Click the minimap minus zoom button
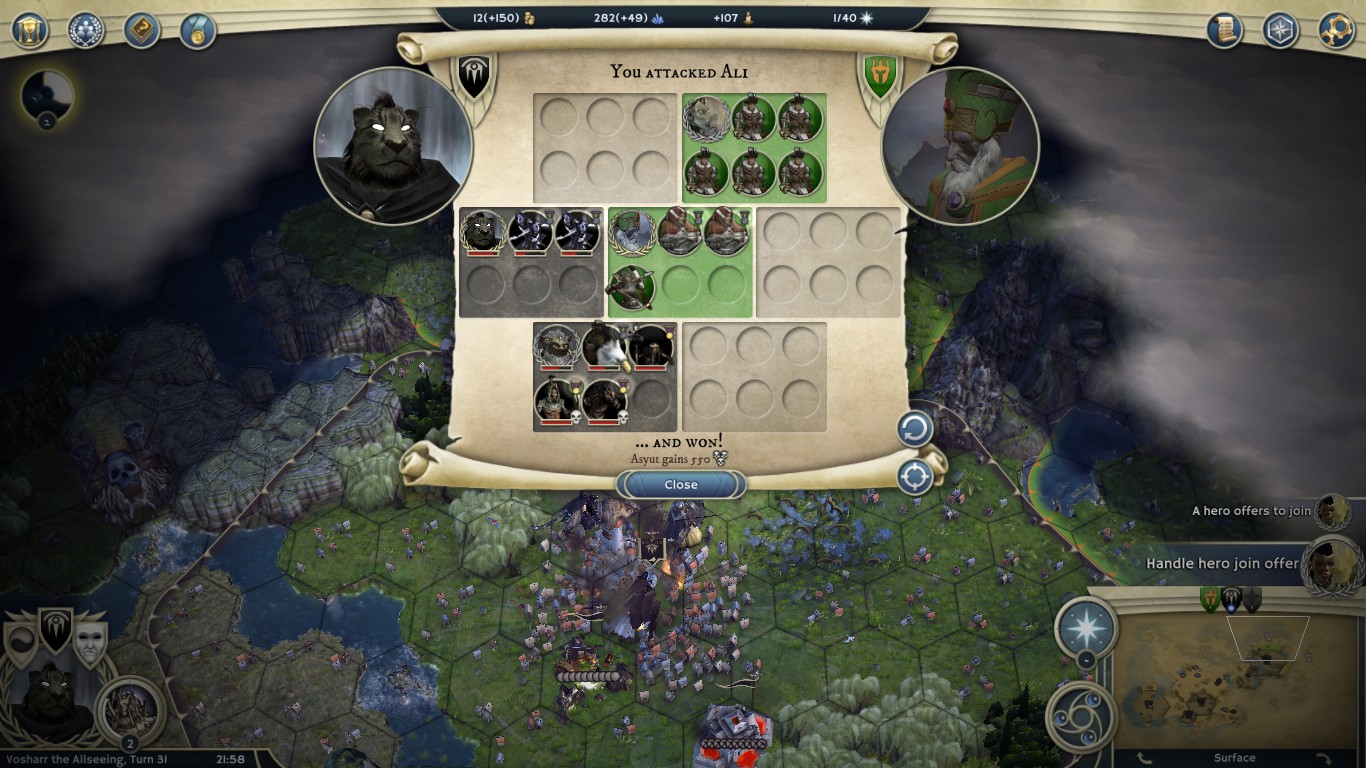Viewport: 1366px width, 768px height. (1087, 660)
